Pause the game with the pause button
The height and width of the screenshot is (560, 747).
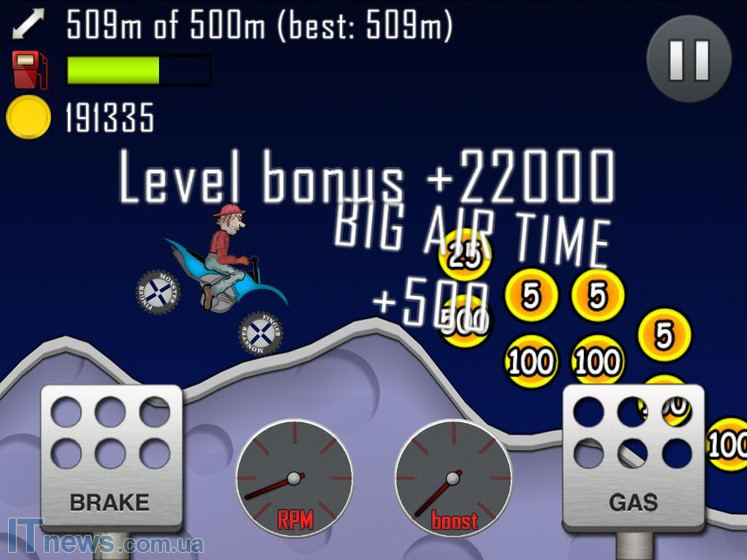[x=689, y=58]
